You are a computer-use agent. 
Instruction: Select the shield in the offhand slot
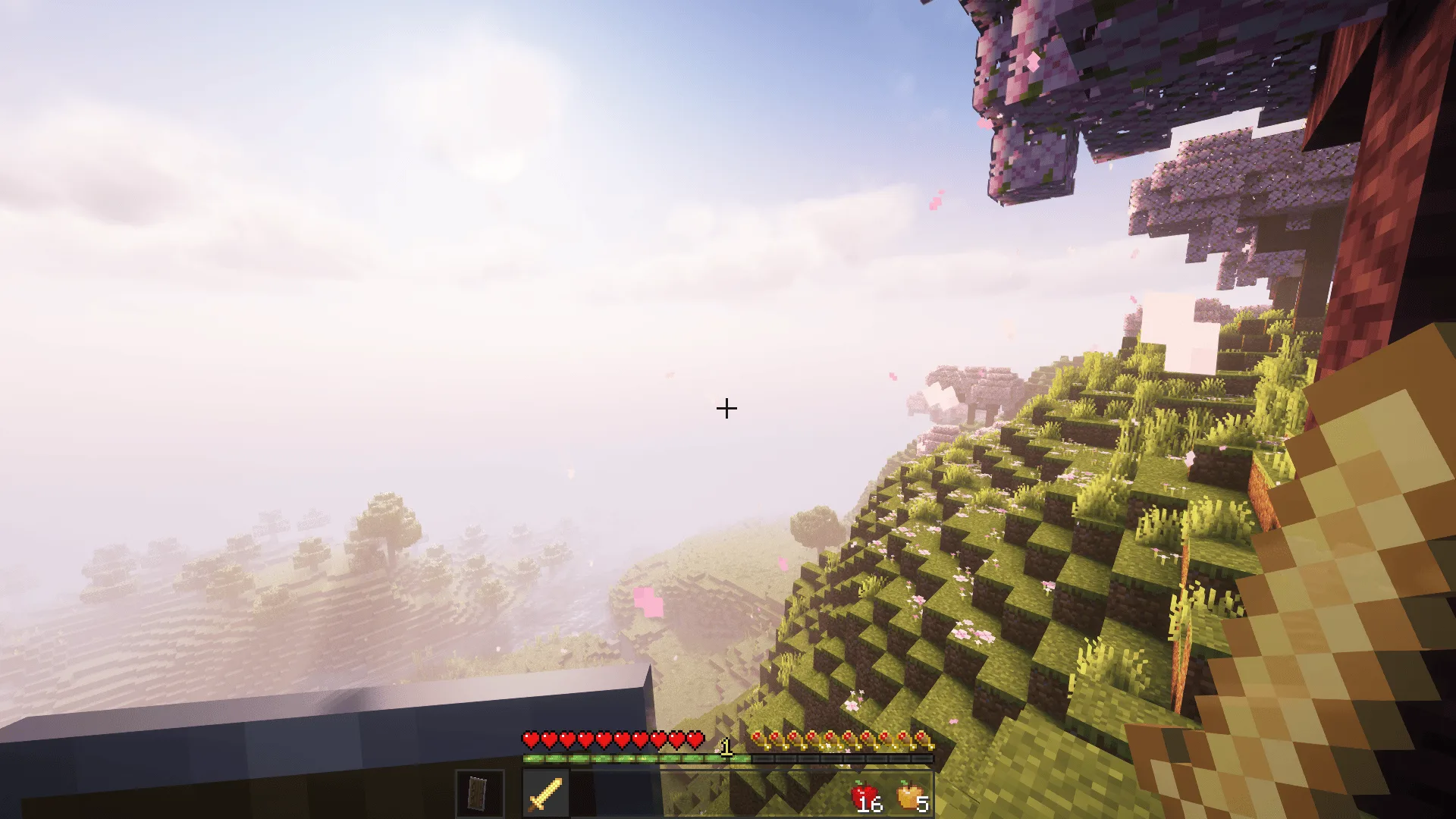click(x=479, y=794)
